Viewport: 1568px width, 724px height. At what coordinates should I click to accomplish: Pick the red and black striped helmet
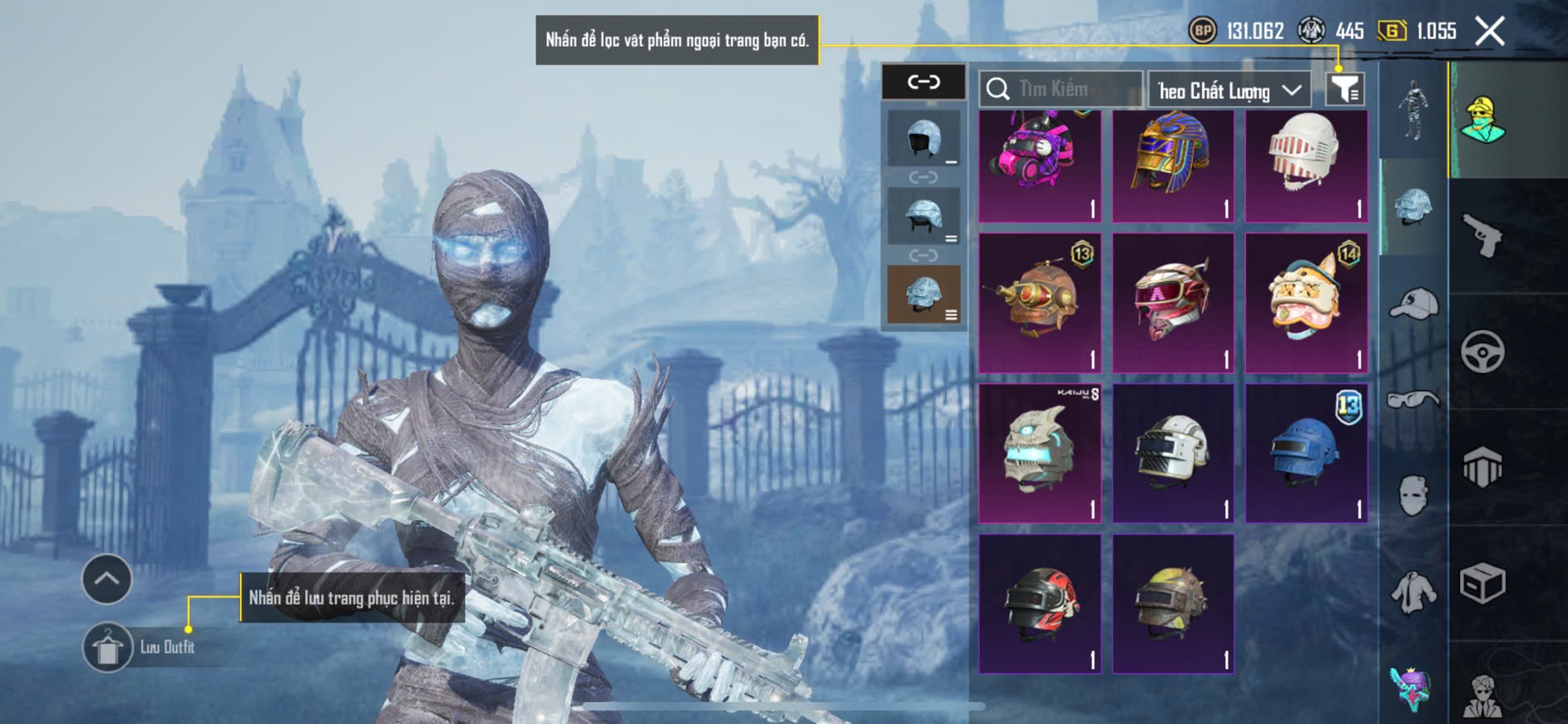(1039, 603)
